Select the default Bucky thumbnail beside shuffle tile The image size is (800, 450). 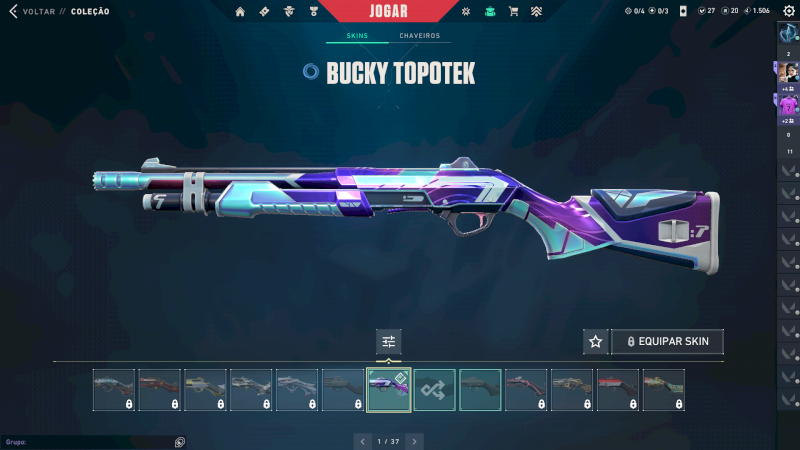(481, 390)
